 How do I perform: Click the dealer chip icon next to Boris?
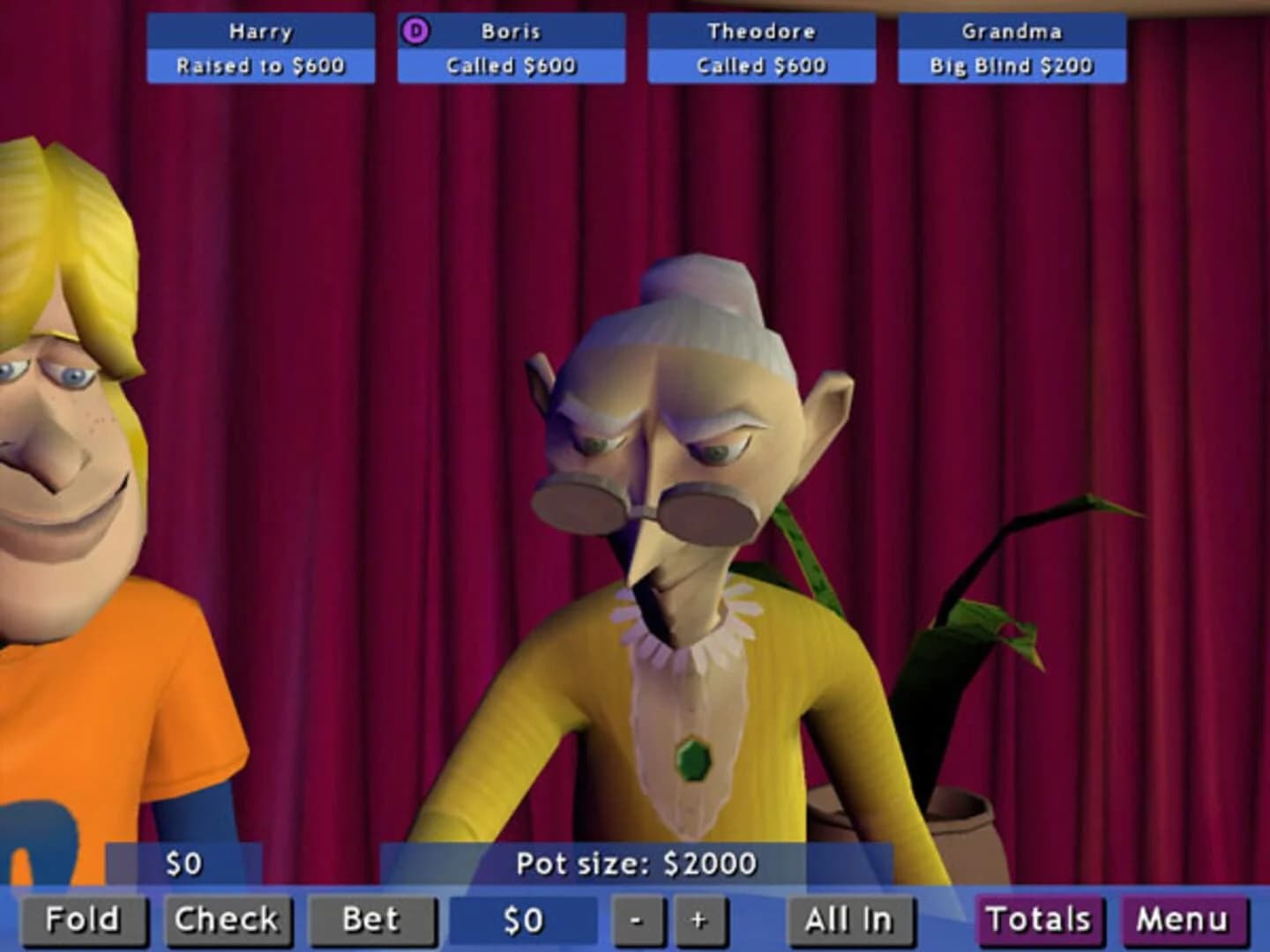pyautogui.click(x=415, y=31)
